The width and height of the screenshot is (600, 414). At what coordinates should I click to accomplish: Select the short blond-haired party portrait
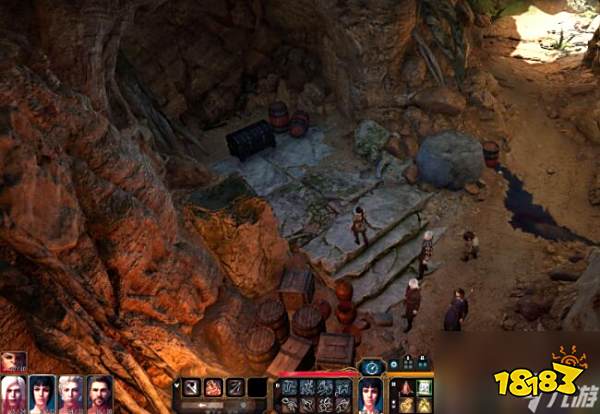pyautogui.click(x=71, y=394)
